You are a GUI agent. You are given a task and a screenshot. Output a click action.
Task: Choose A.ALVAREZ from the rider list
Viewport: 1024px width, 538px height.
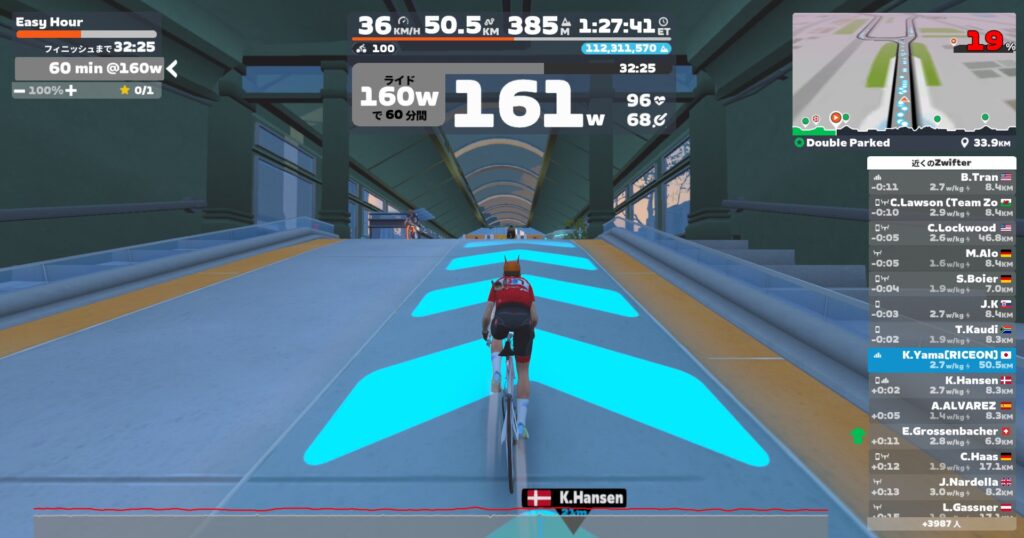pyautogui.click(x=941, y=410)
